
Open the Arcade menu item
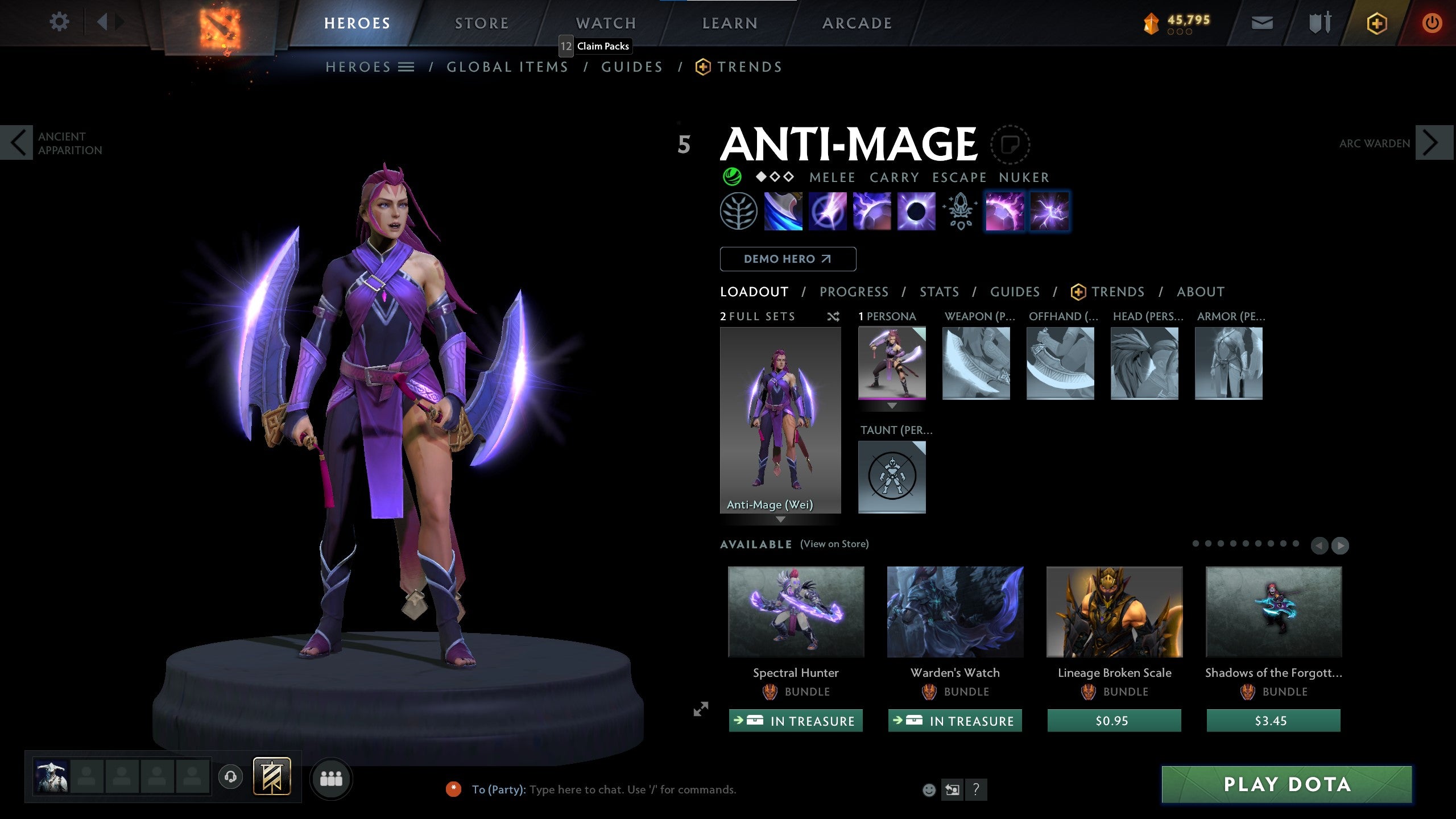tap(857, 23)
